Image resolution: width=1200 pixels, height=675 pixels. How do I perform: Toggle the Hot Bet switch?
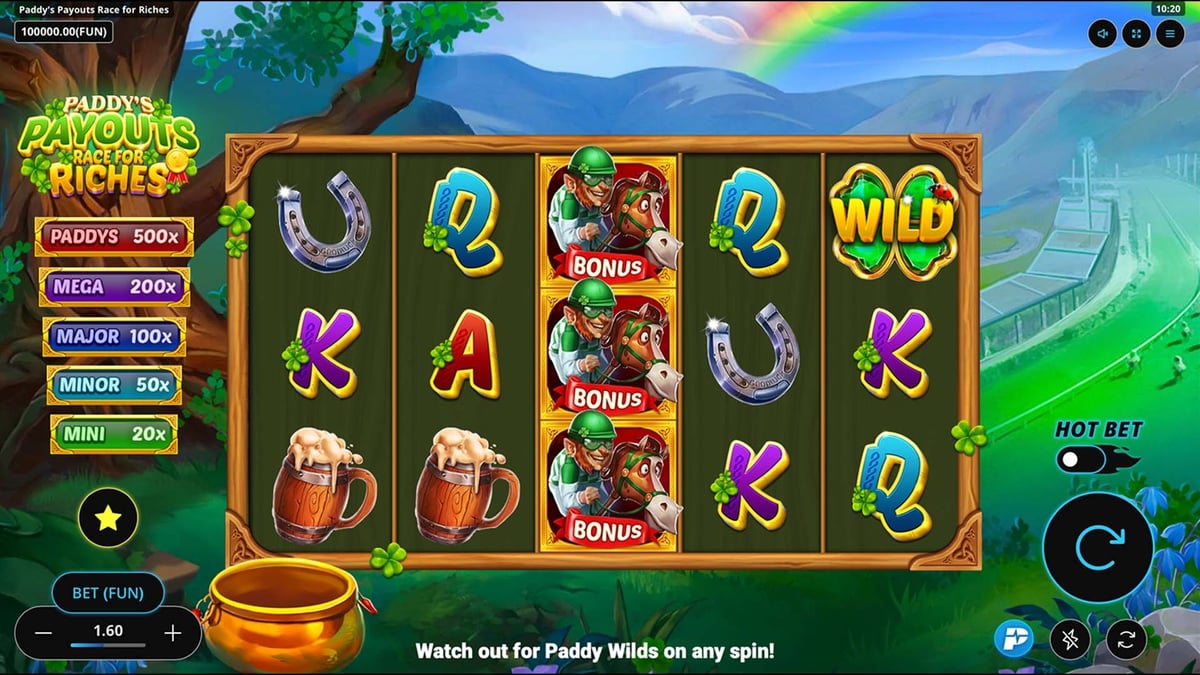(1084, 460)
